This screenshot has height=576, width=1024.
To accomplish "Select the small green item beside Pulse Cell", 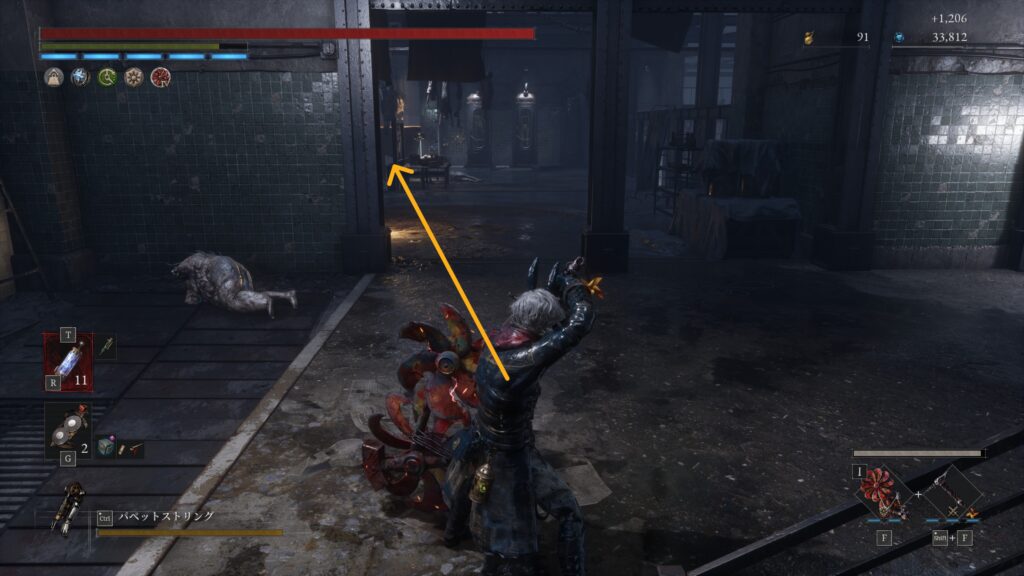I will (x=106, y=345).
